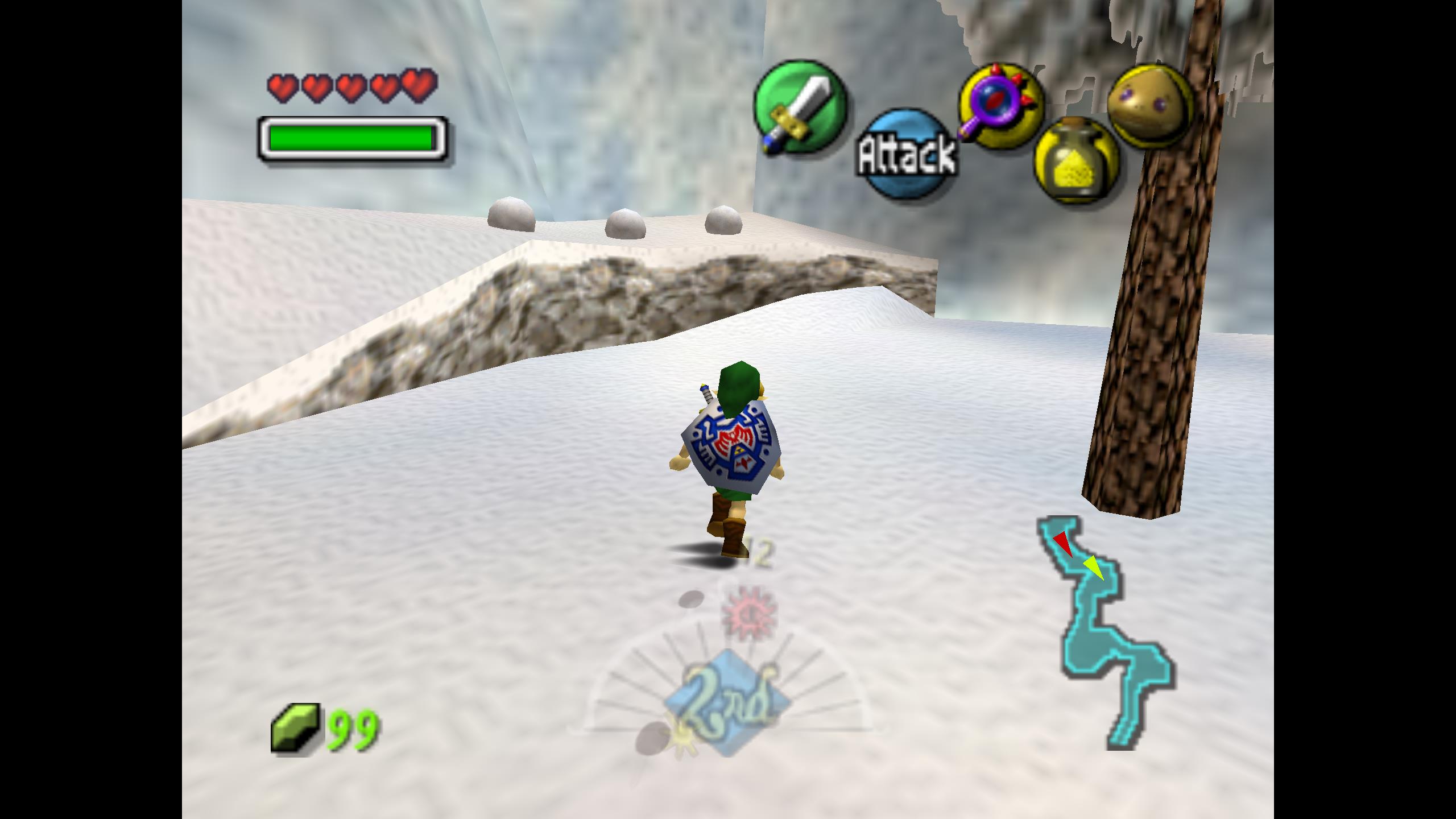Viewport: 1456px width, 819px height.
Task: Click the blue Attack action button
Action: (907, 154)
